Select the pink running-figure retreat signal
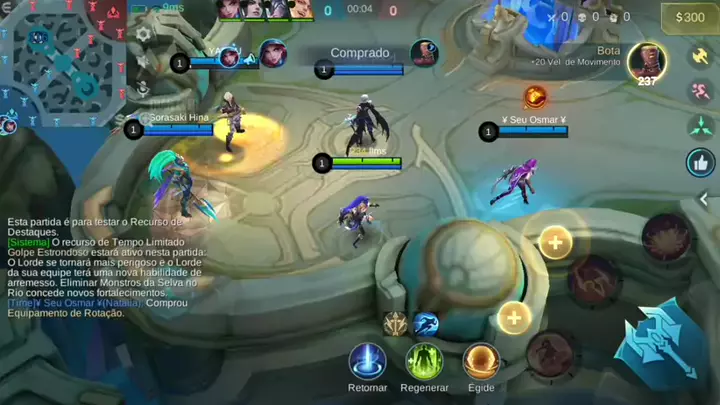Image resolution: width=720 pixels, height=405 pixels. pos(700,90)
